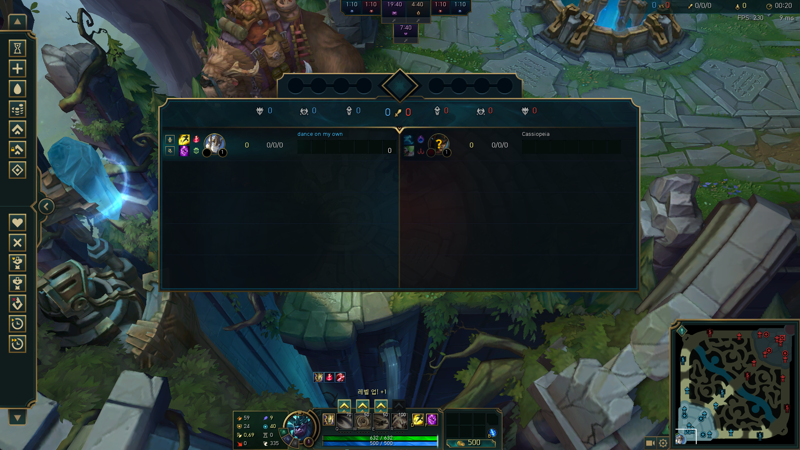Open the shop via the 500 gold button
The width and height of the screenshot is (800, 450).
click(x=469, y=442)
